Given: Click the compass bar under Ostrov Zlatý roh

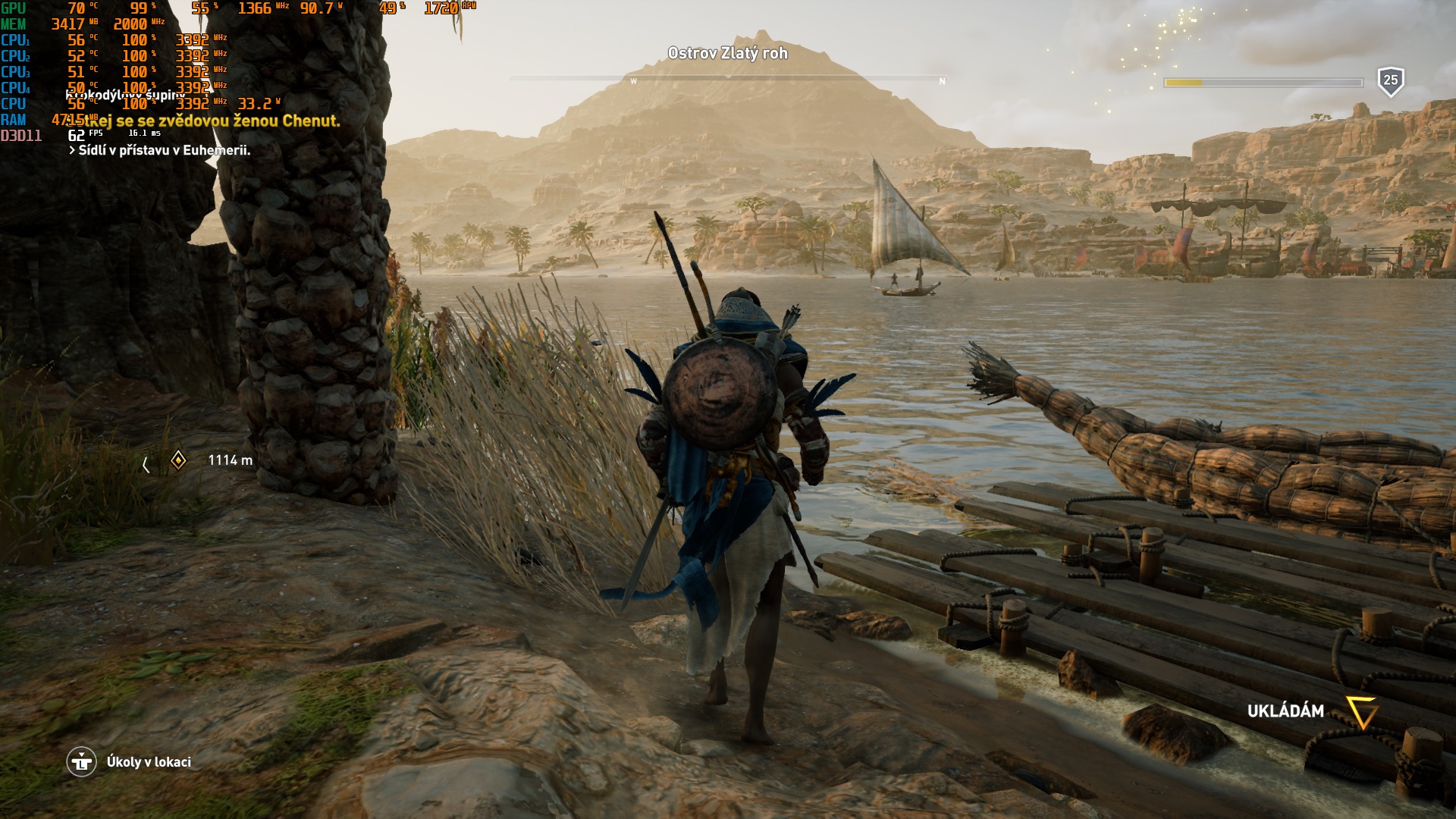Looking at the screenshot, I should (727, 79).
